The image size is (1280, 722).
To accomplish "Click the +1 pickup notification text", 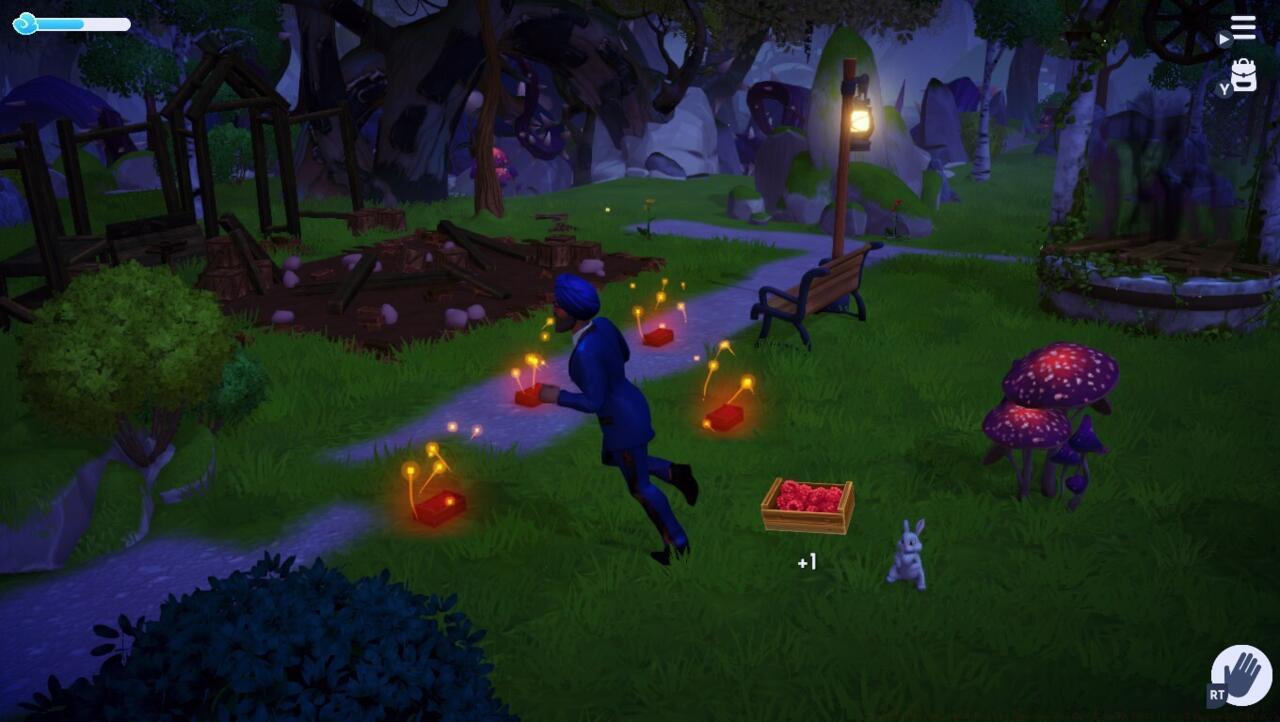I will click(806, 562).
